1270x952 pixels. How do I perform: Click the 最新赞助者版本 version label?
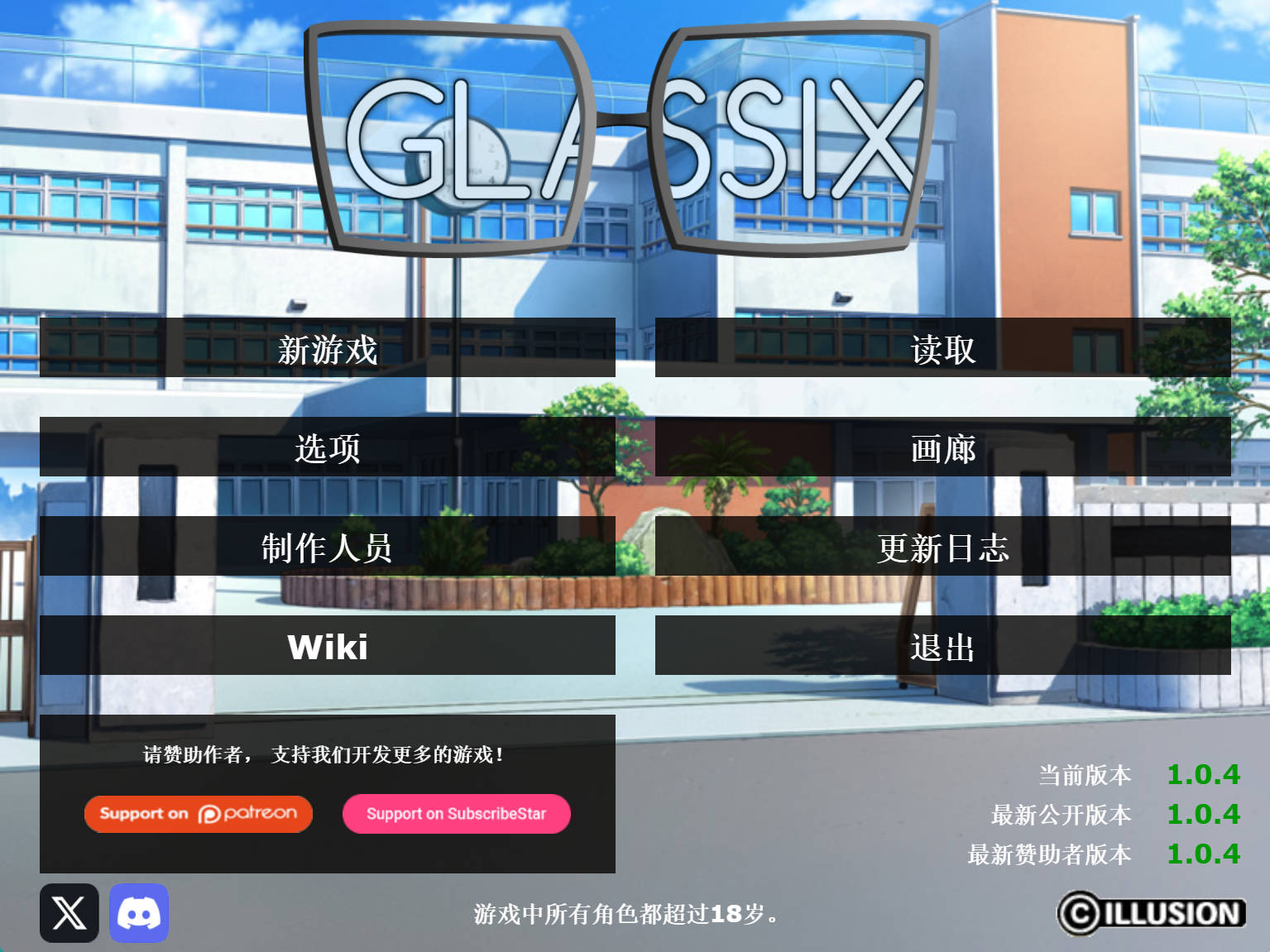[1049, 855]
